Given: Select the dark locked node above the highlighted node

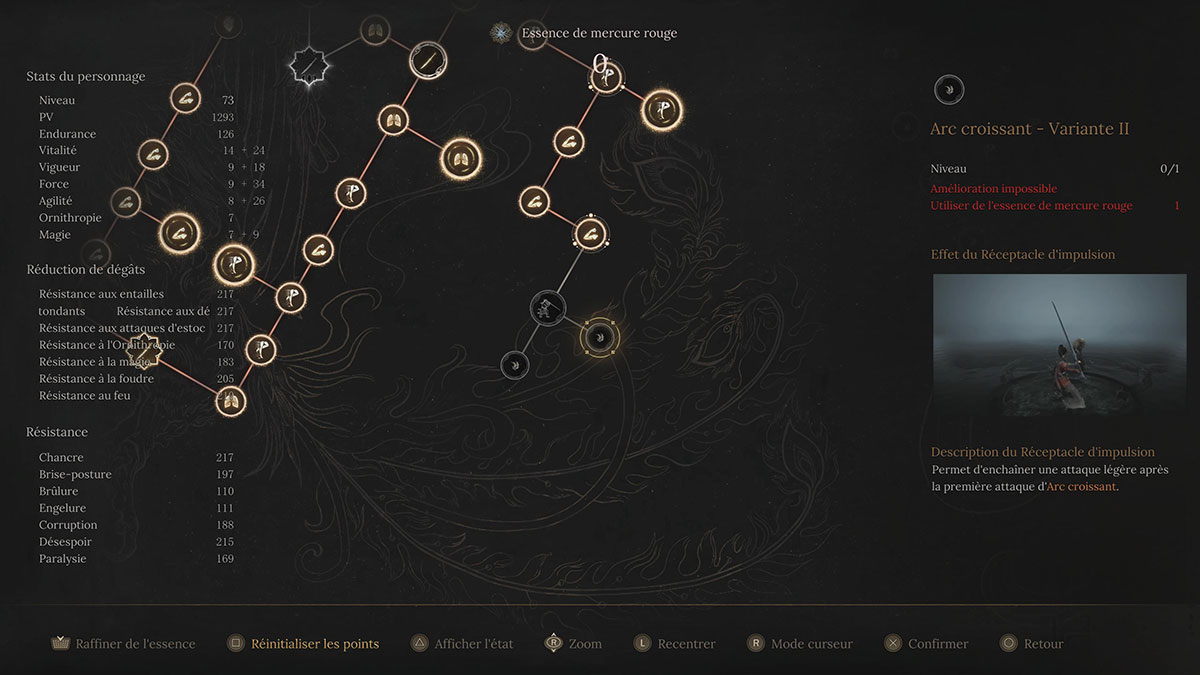Looking at the screenshot, I should (548, 307).
